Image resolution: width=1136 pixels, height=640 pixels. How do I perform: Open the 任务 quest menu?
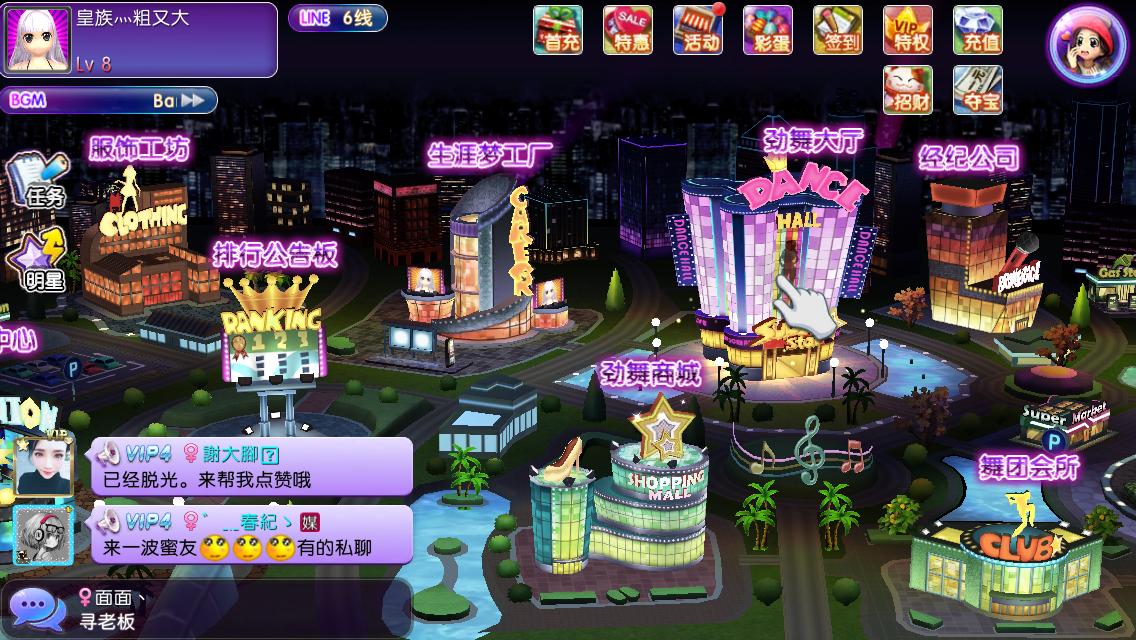click(x=38, y=180)
